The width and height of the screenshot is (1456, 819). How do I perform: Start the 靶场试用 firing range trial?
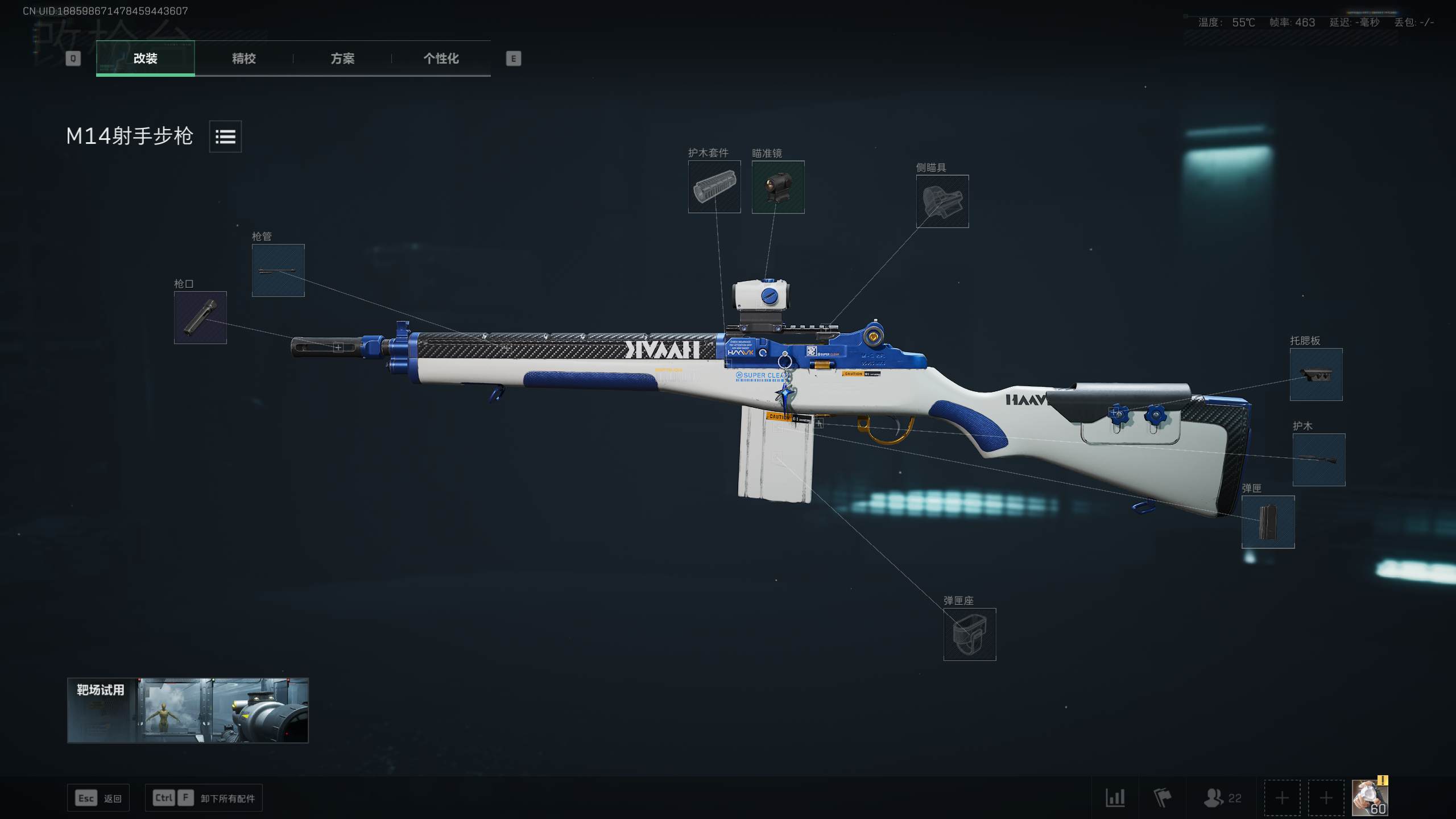pos(188,710)
